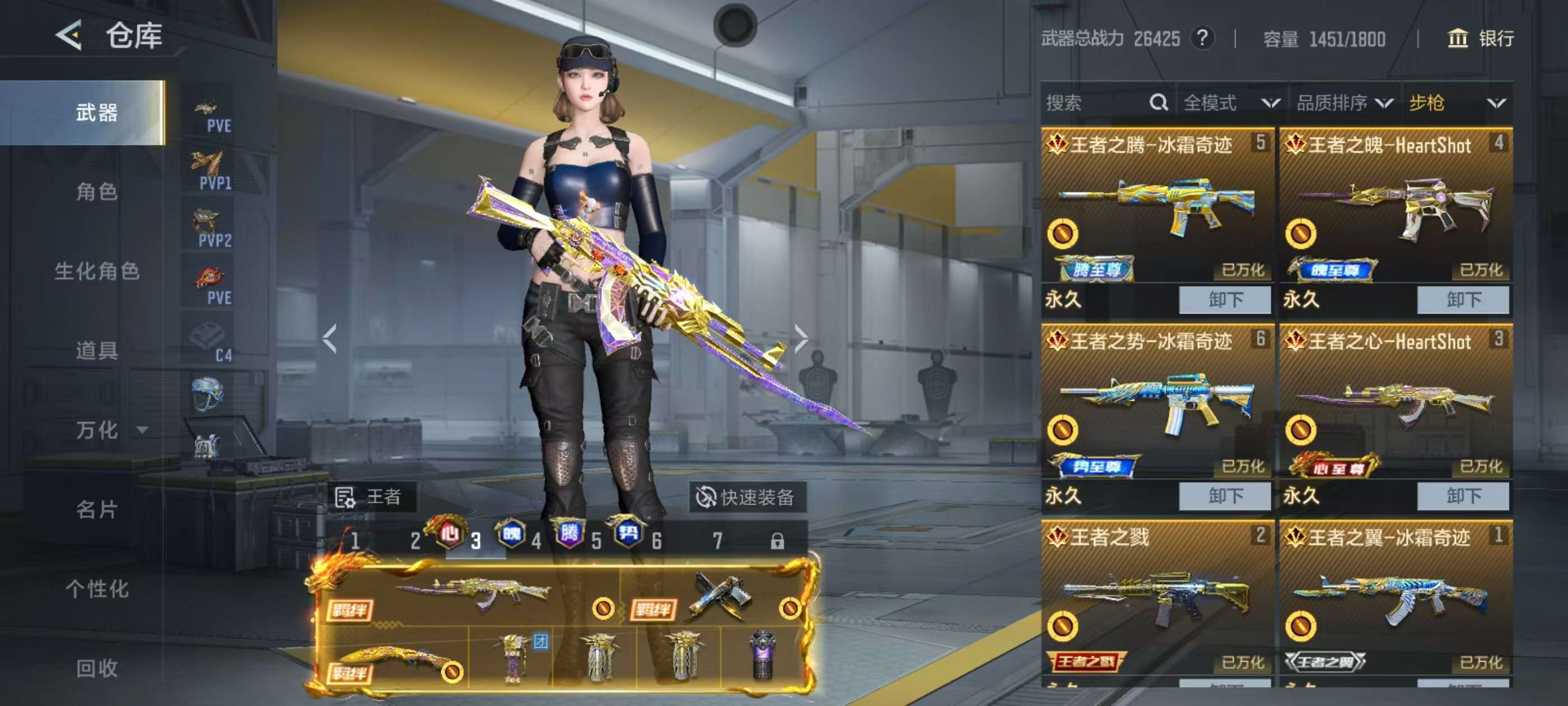Select the 王者之戮 weapon card

(1156, 597)
